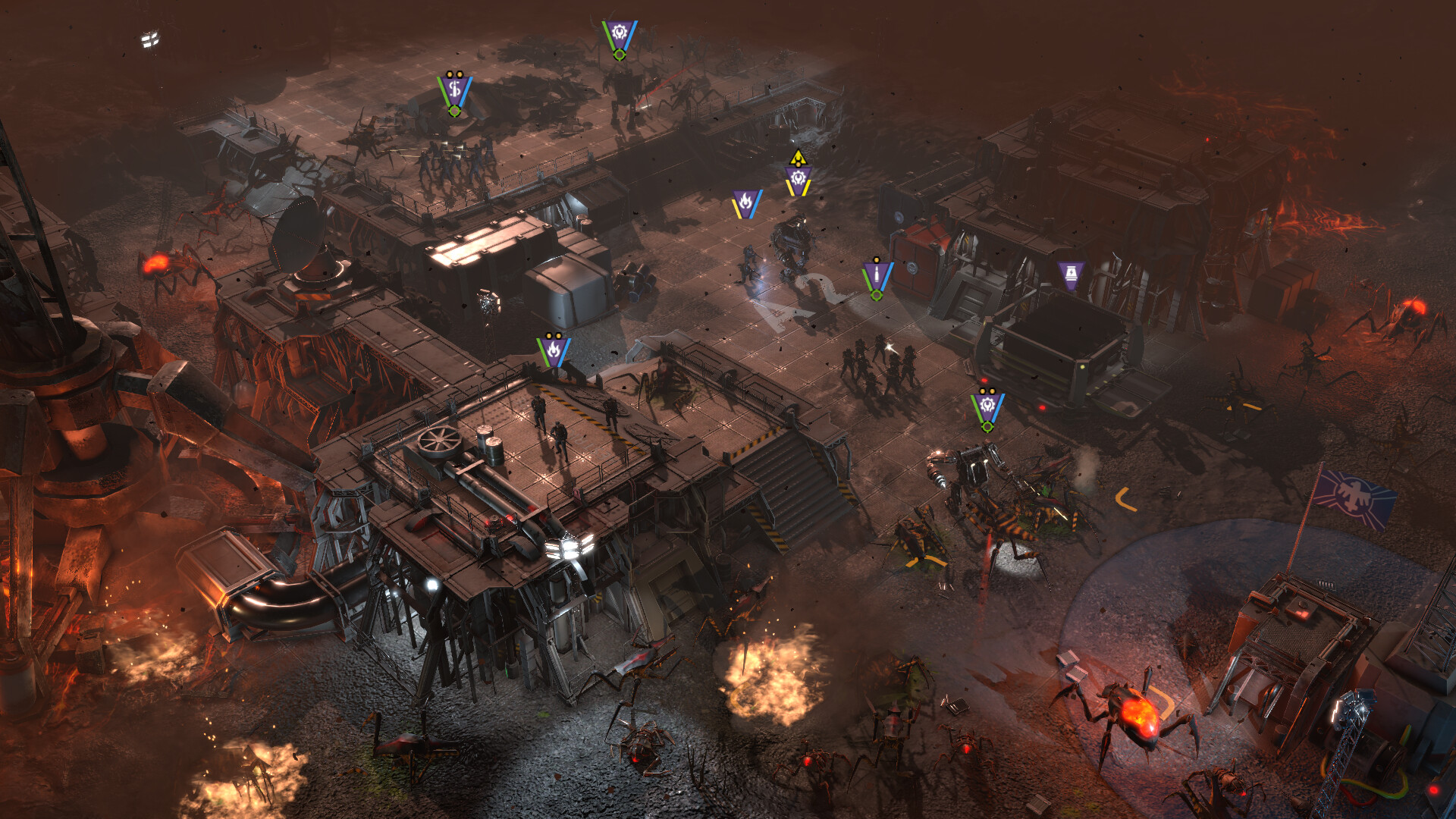Select the flame squad marker on the rooftop

tap(554, 349)
